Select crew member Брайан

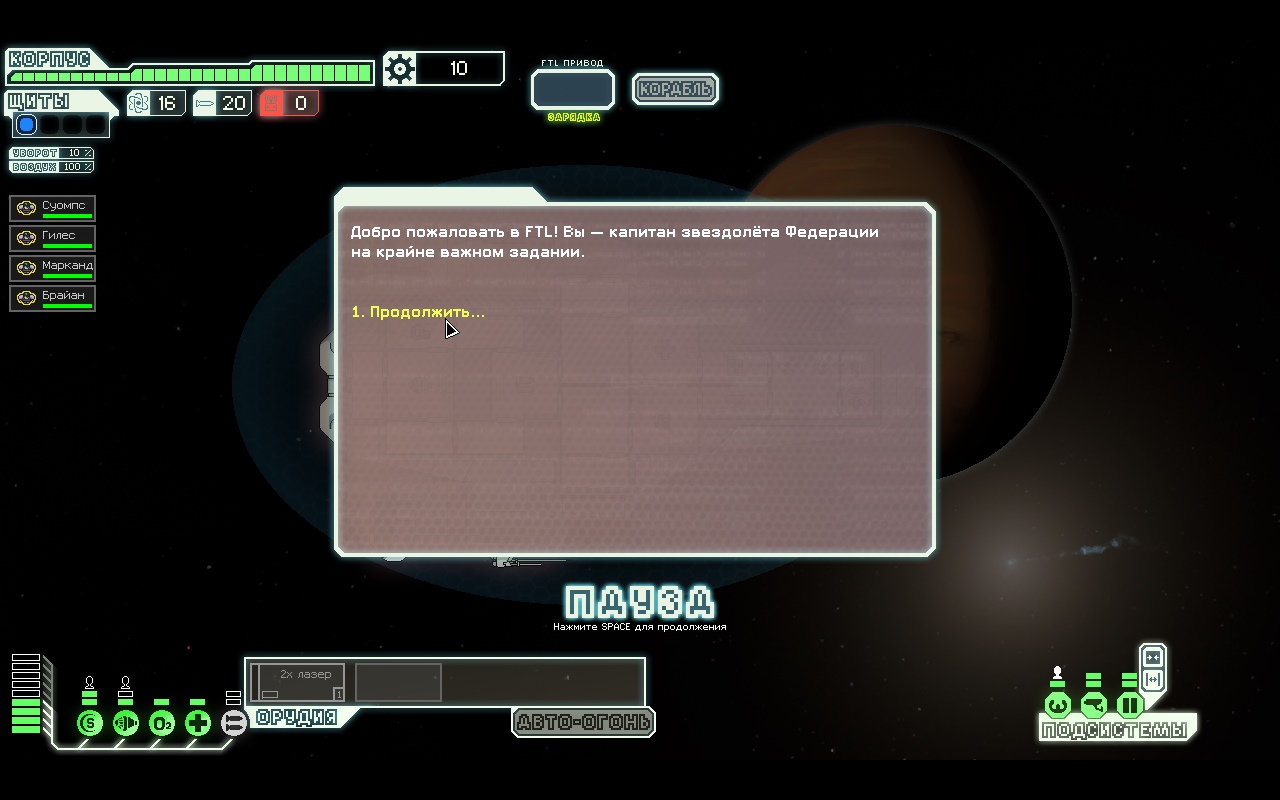[x=53, y=298]
